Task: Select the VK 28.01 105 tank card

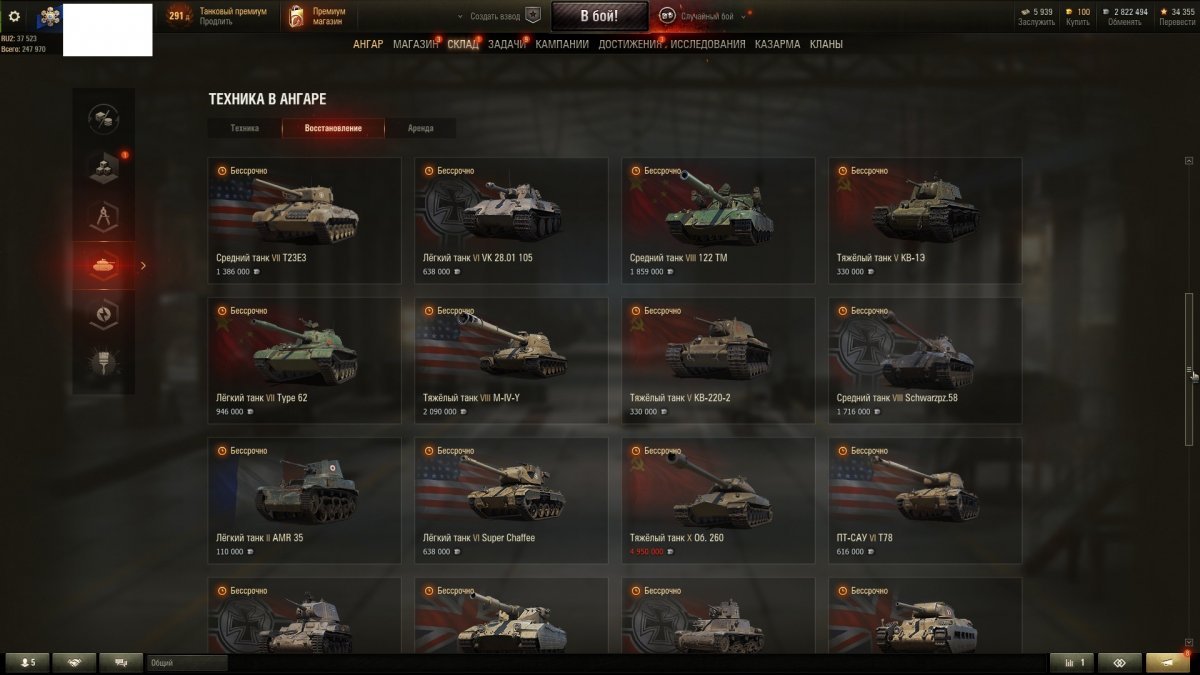Action: tap(511, 220)
